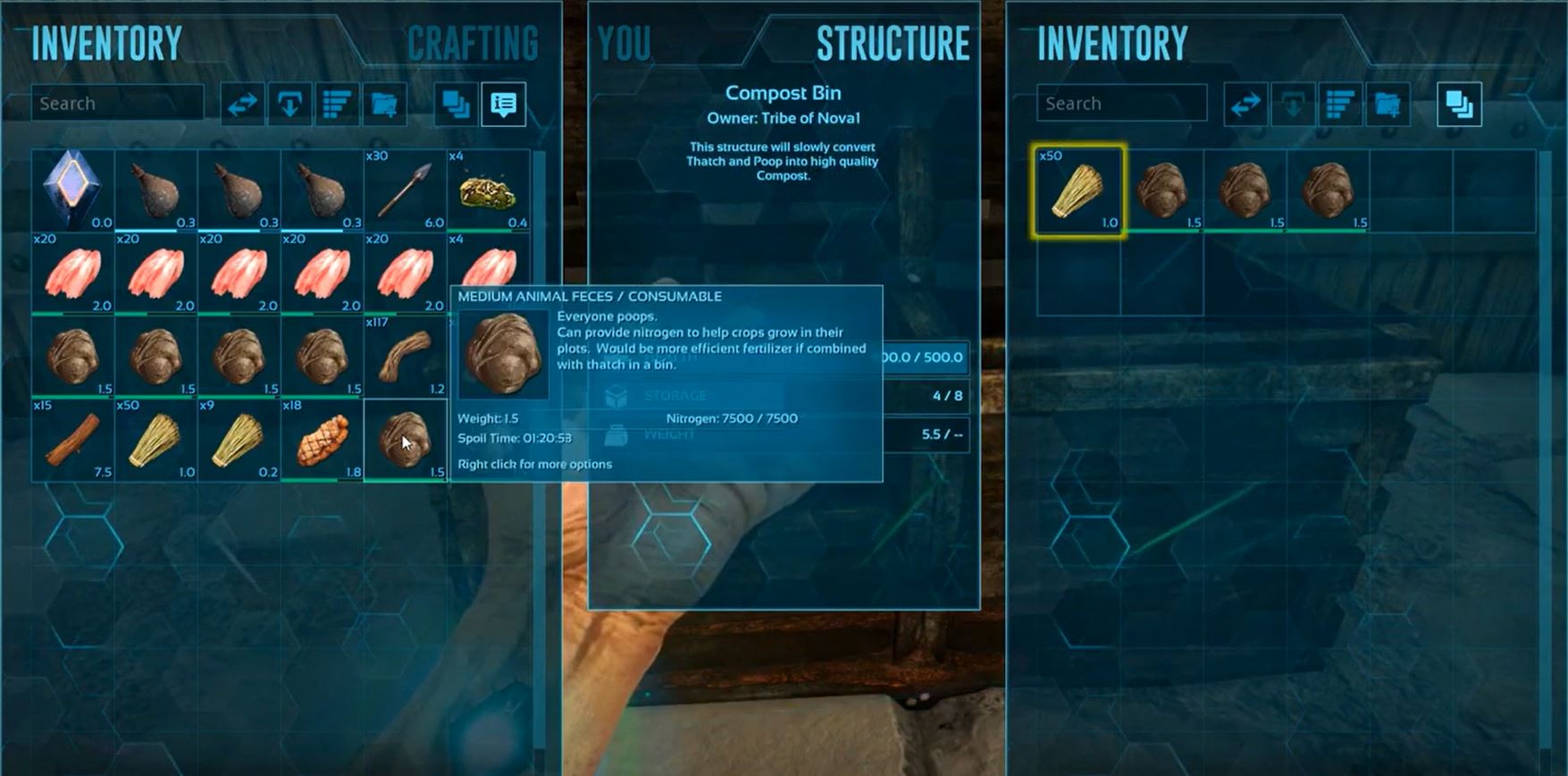Click the WEIGHT label in center panel
This screenshot has height=776, width=1568.
tap(670, 435)
